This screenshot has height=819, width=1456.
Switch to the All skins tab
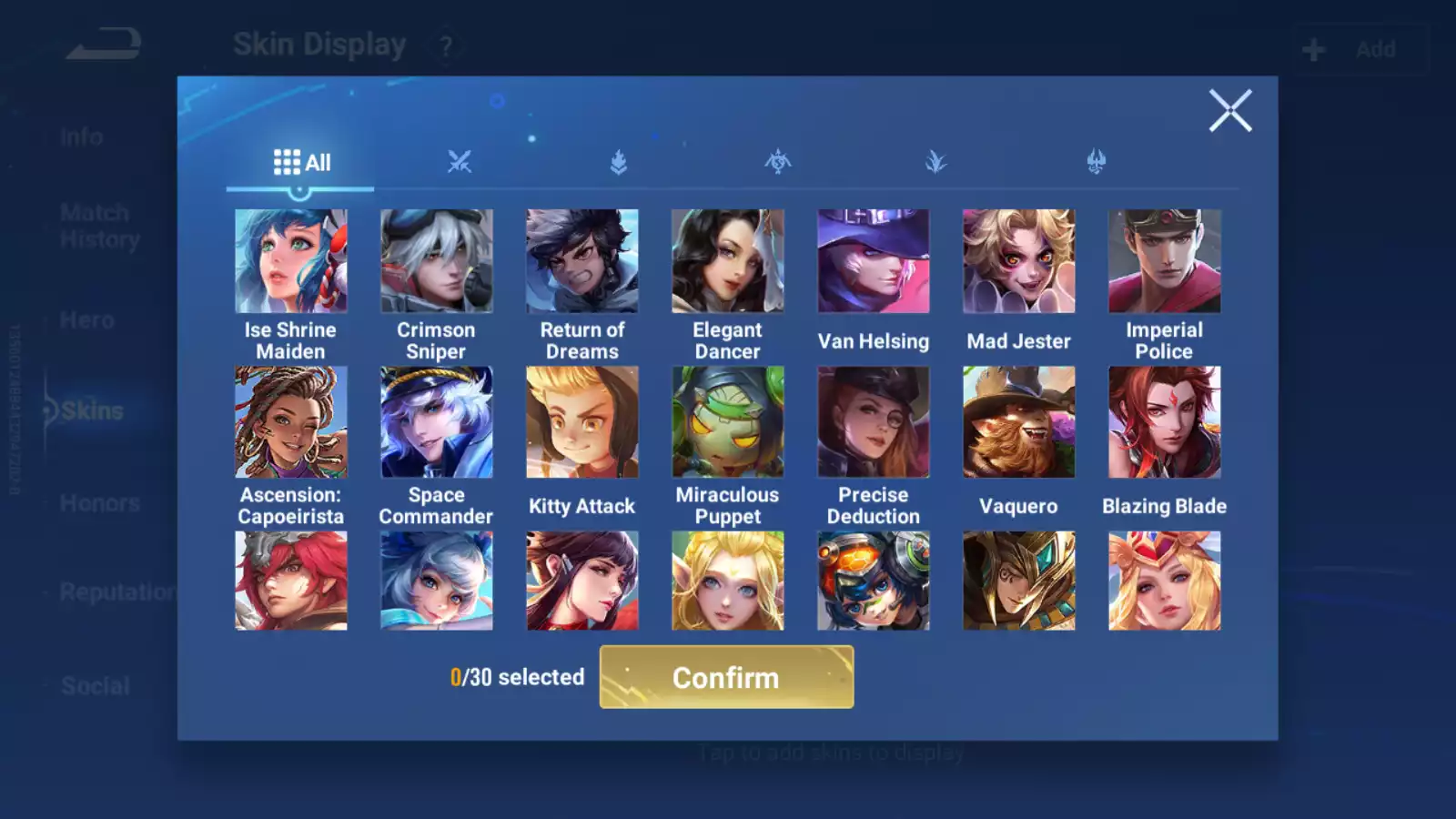tap(301, 163)
